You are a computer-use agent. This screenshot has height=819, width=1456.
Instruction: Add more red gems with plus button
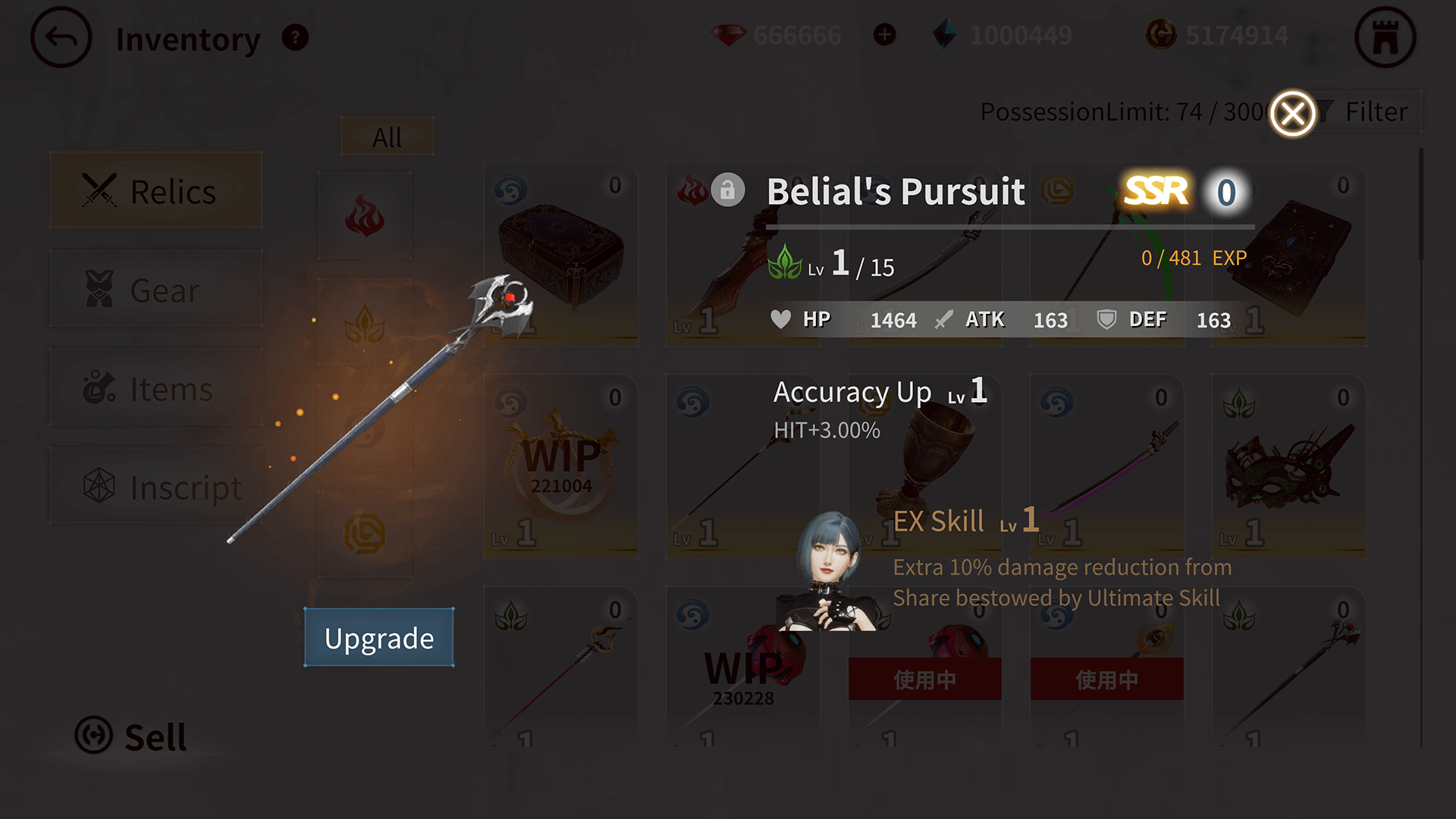[x=884, y=35]
